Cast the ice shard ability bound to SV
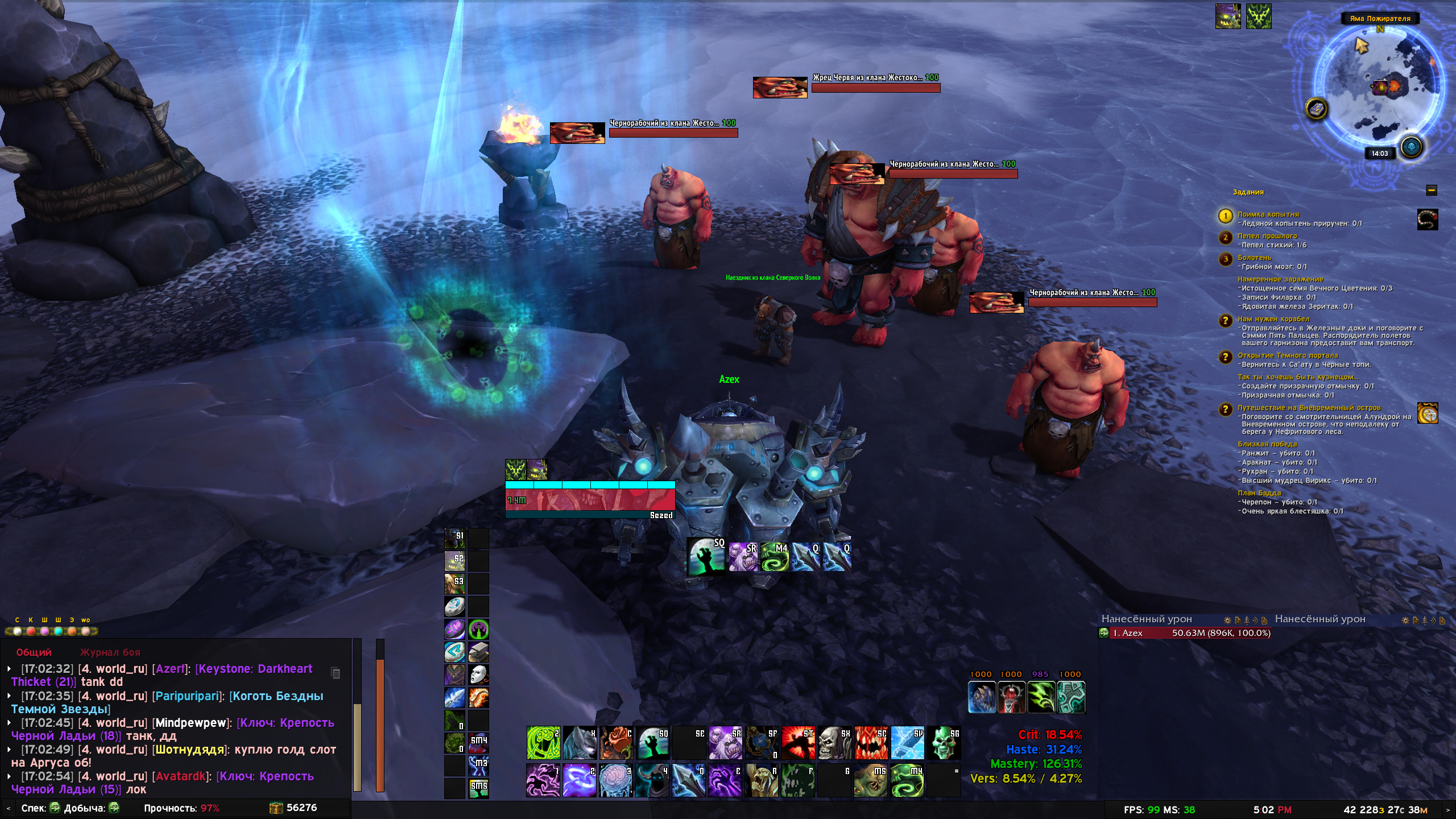The height and width of the screenshot is (819, 1456). point(907,742)
